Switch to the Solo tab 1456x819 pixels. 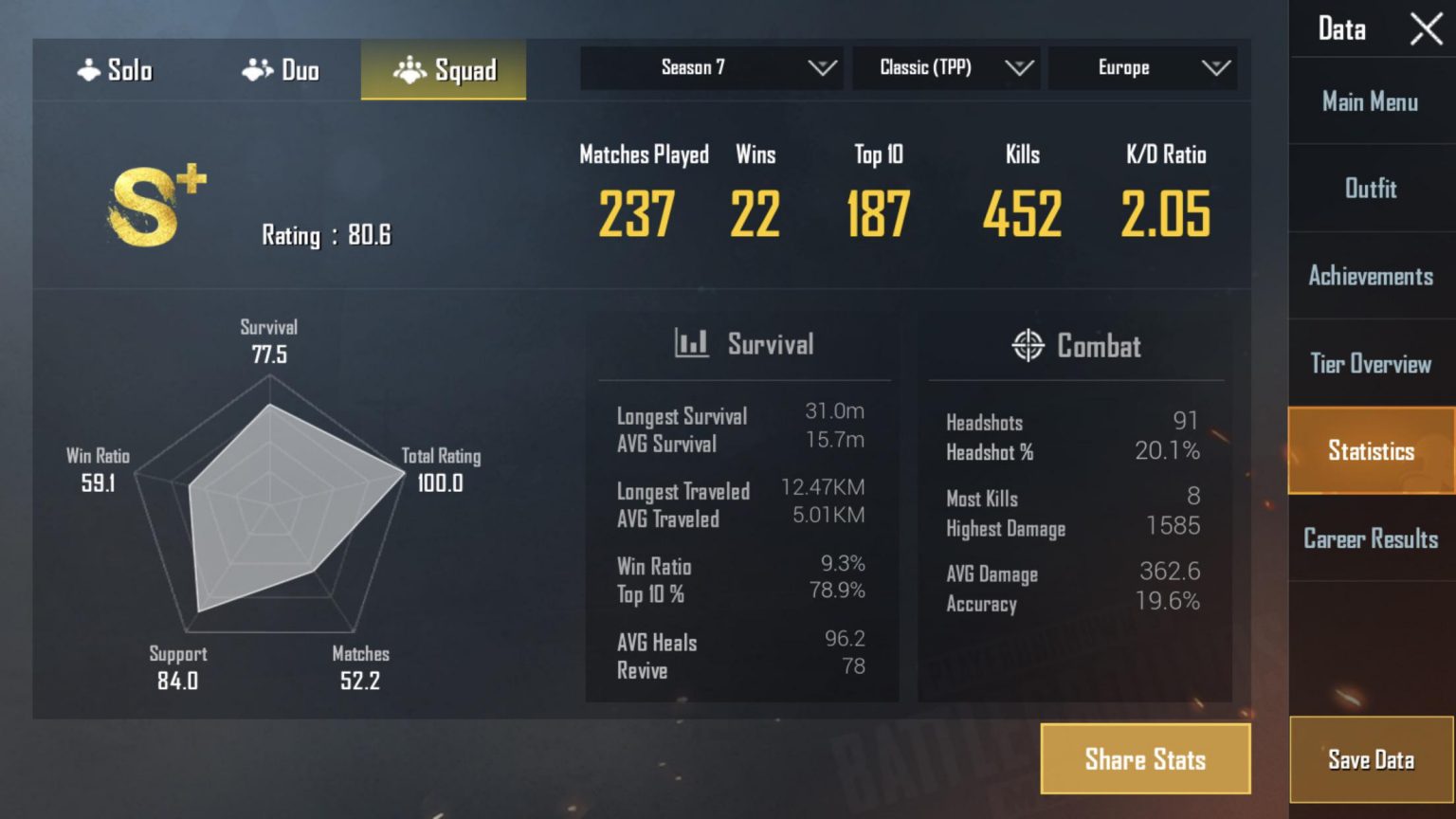tap(114, 68)
